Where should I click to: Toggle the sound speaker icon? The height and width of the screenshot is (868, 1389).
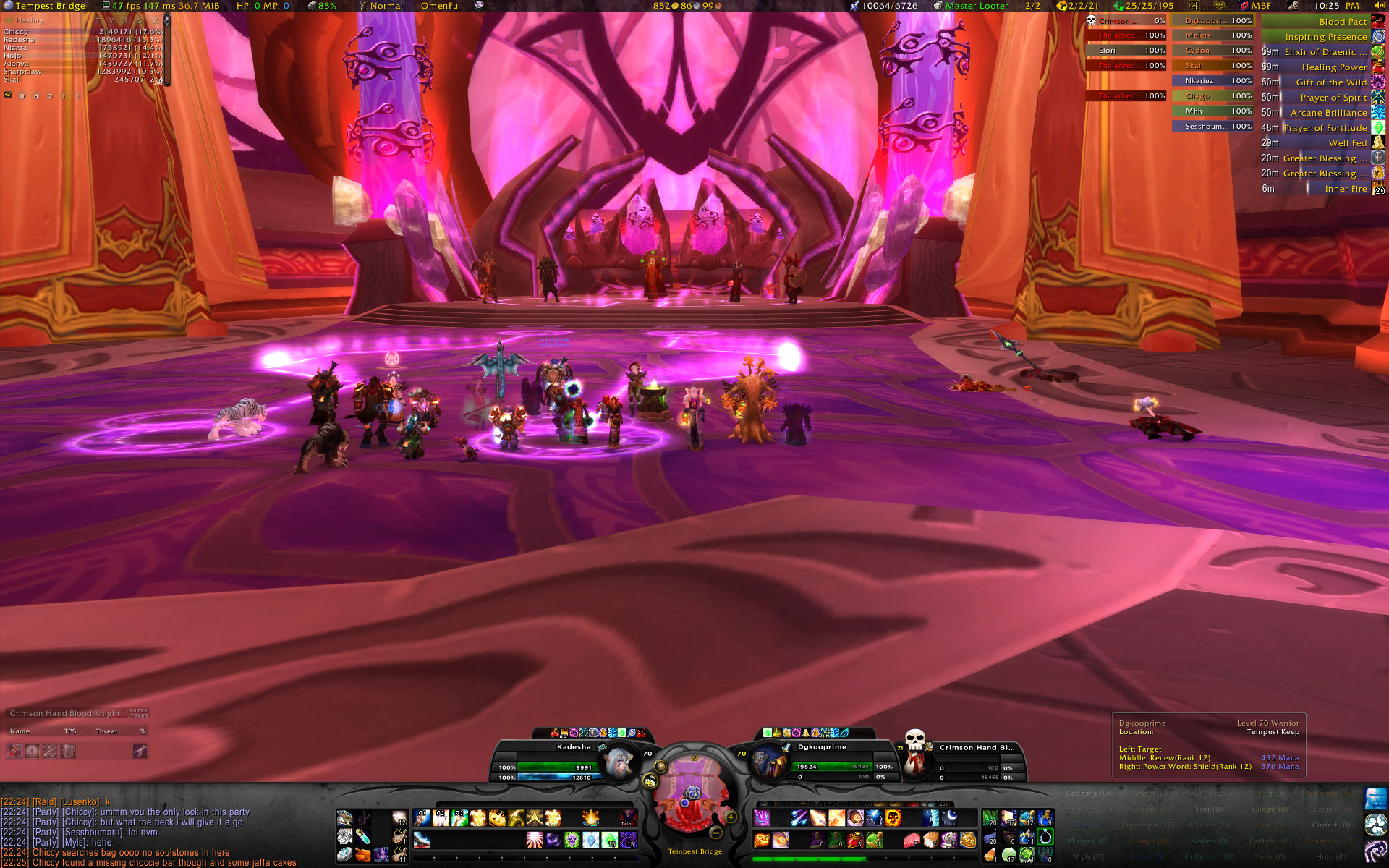(1380, 6)
